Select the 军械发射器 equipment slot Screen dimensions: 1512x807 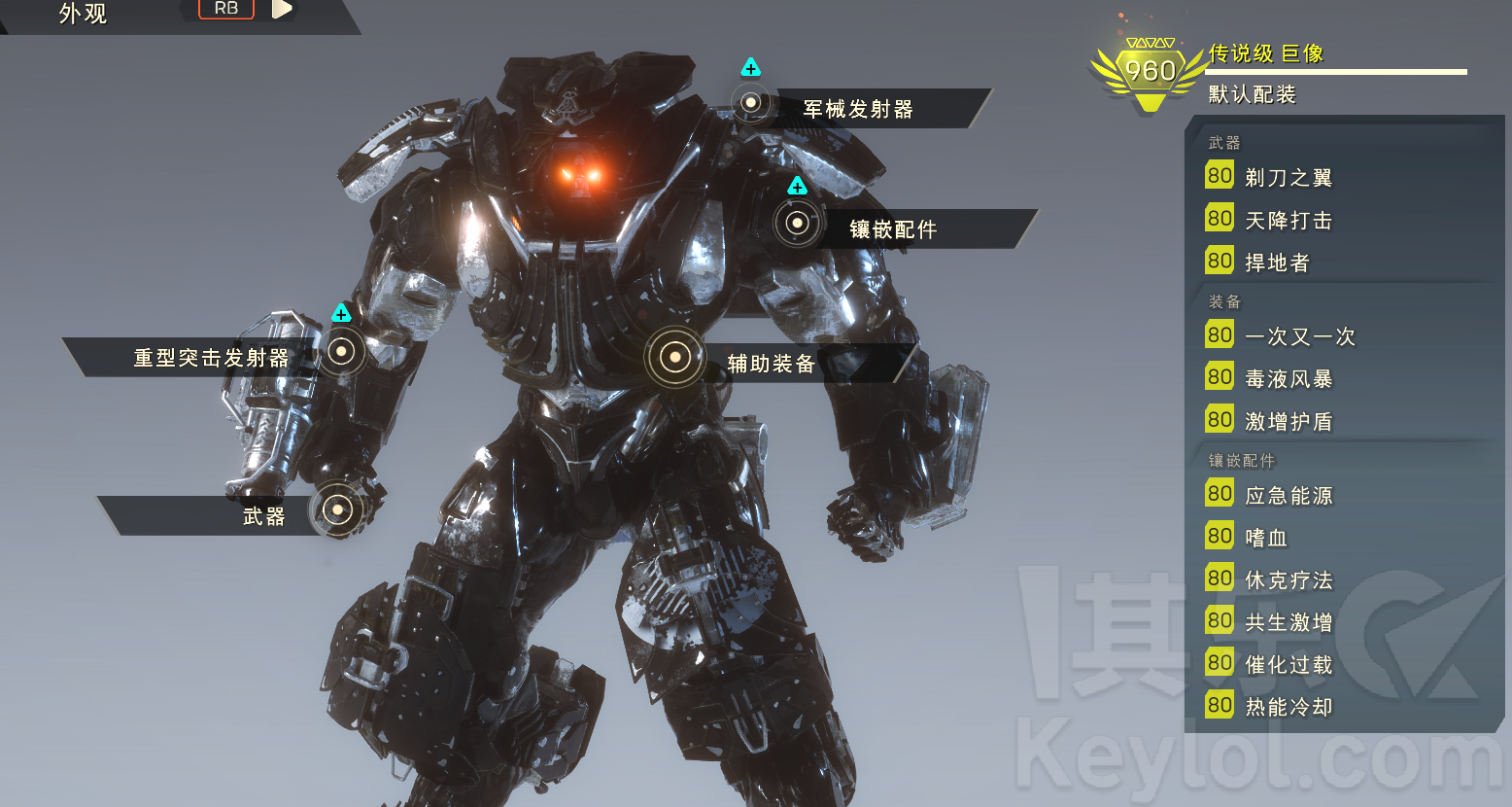751,103
